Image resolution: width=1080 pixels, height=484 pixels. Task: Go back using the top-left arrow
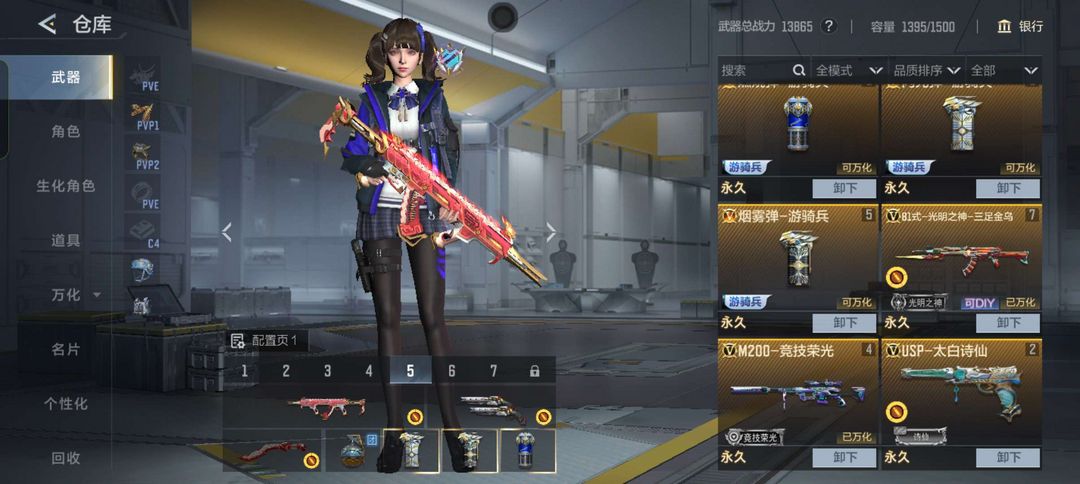(47, 25)
